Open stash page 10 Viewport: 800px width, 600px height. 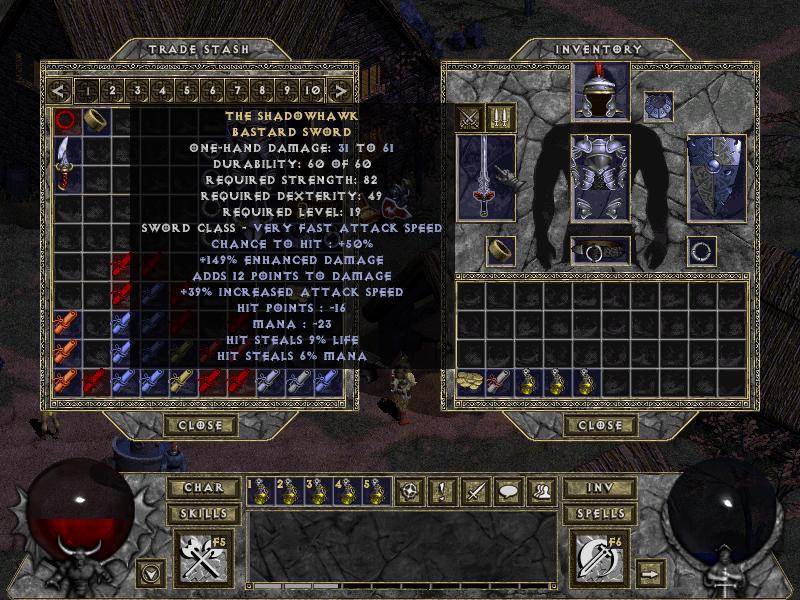coord(312,91)
